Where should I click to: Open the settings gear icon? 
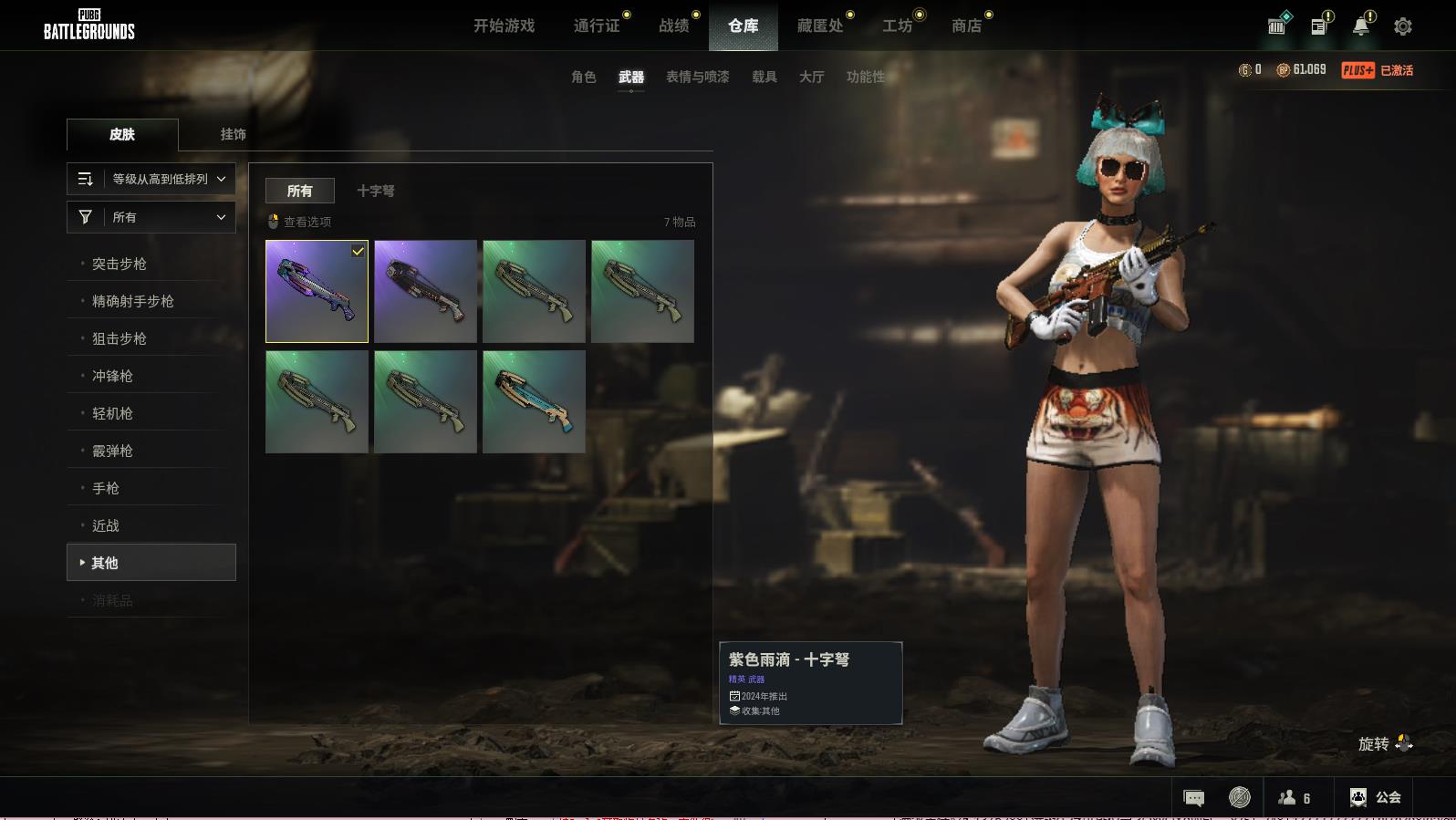tap(1403, 26)
